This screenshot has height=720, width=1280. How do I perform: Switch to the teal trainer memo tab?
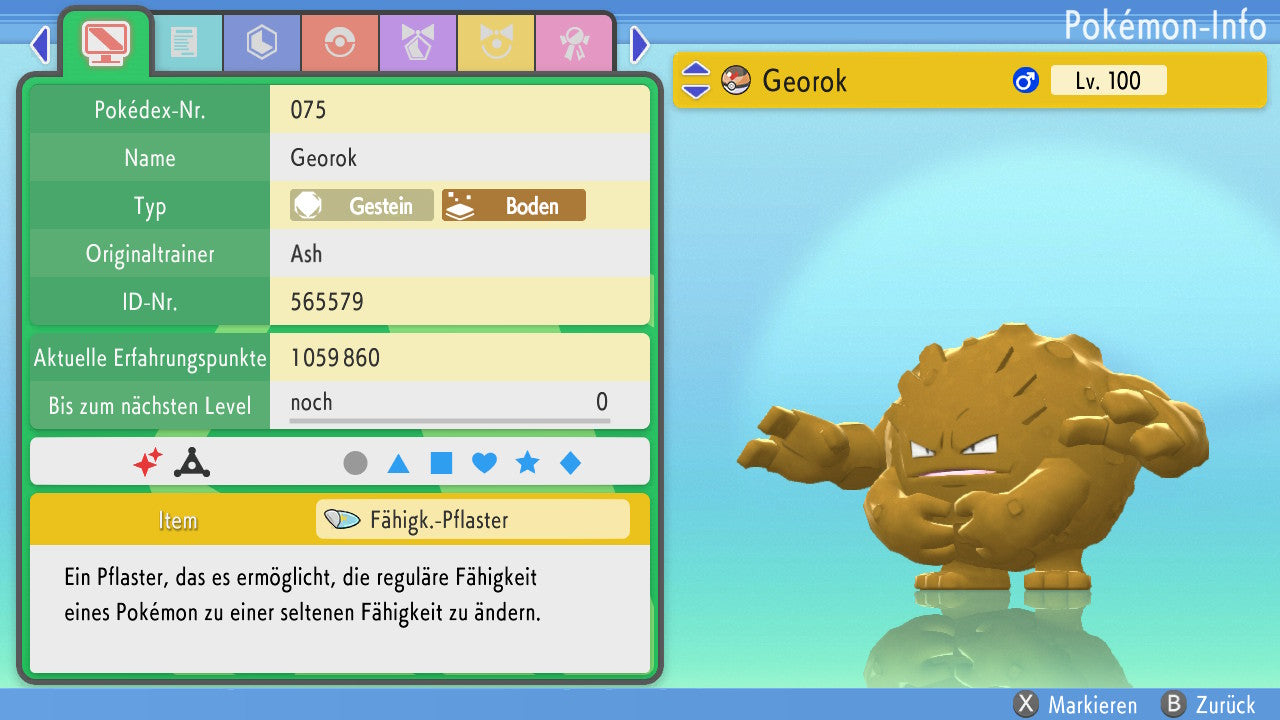point(184,43)
